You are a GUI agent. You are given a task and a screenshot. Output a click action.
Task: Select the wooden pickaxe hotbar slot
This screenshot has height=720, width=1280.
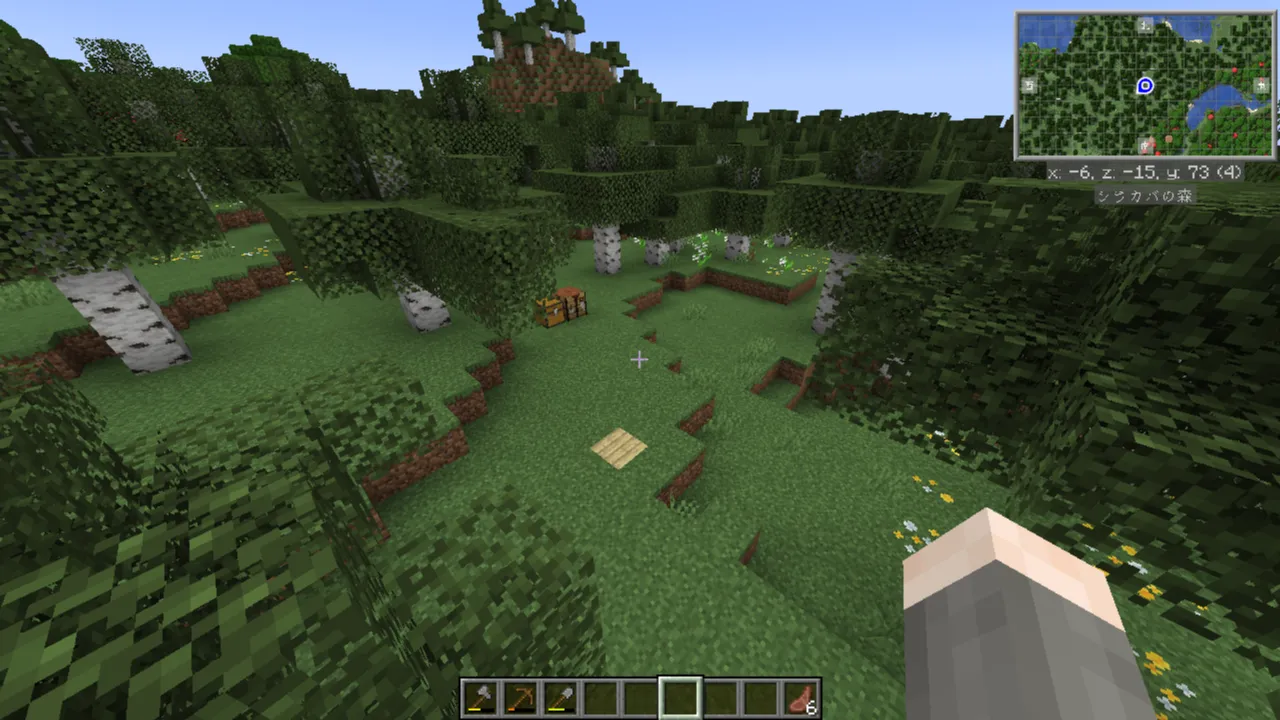click(521, 698)
